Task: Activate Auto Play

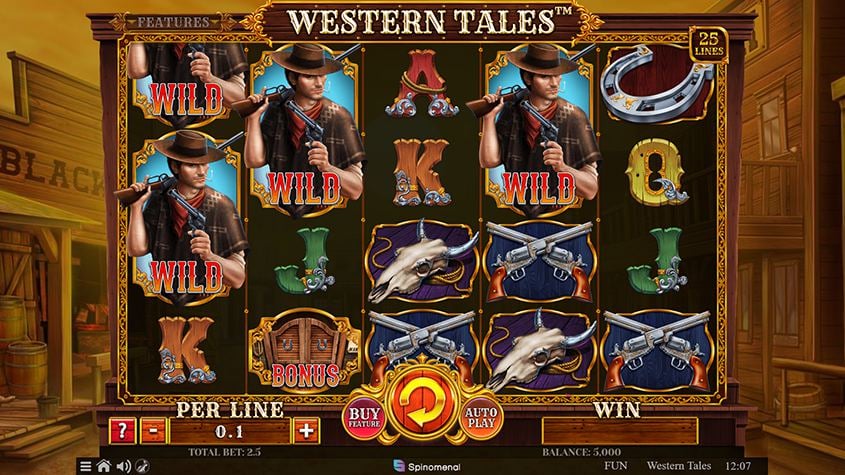Action: pos(483,417)
